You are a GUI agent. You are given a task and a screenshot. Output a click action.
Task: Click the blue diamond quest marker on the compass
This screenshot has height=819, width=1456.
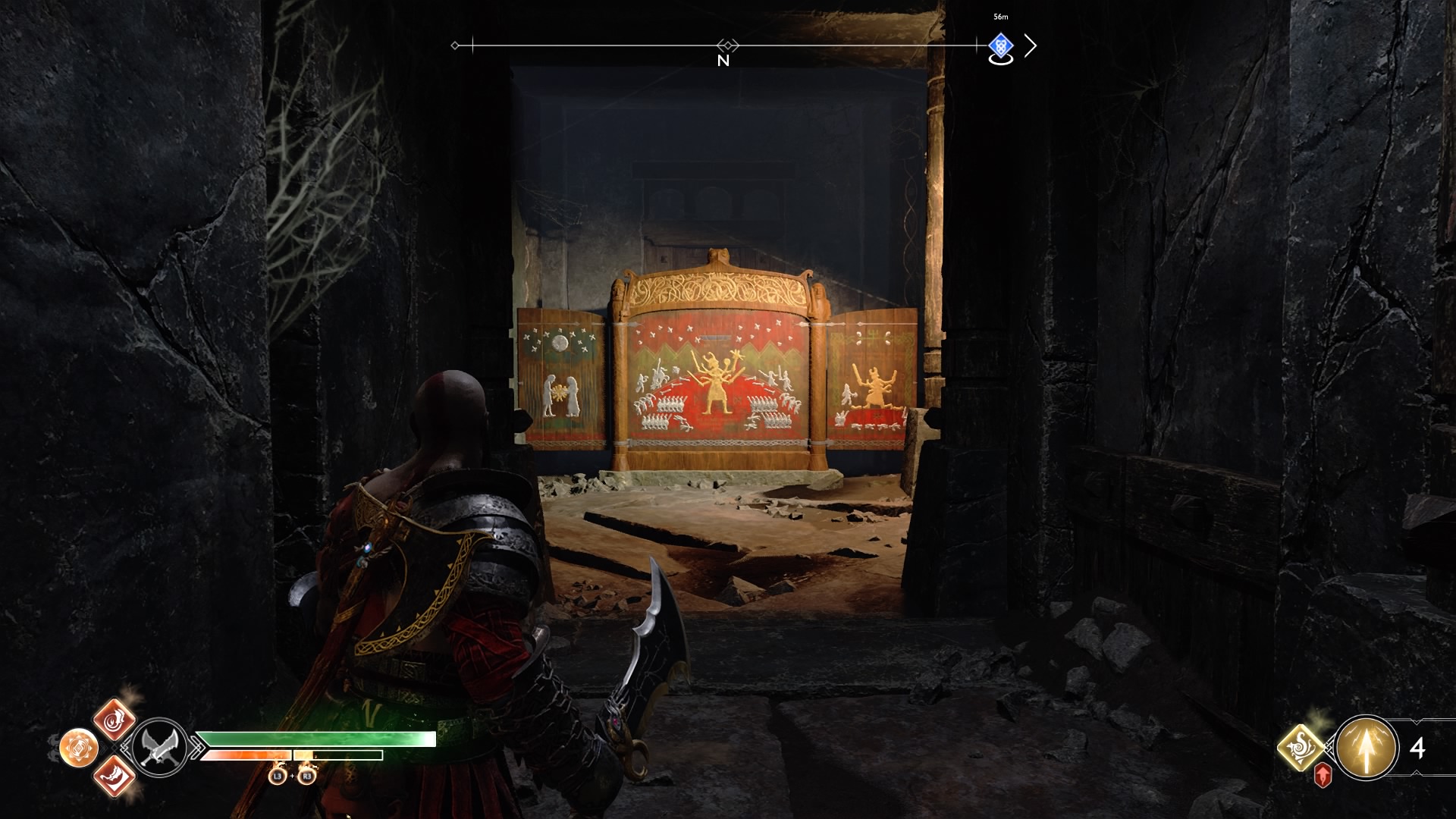pos(1001,45)
